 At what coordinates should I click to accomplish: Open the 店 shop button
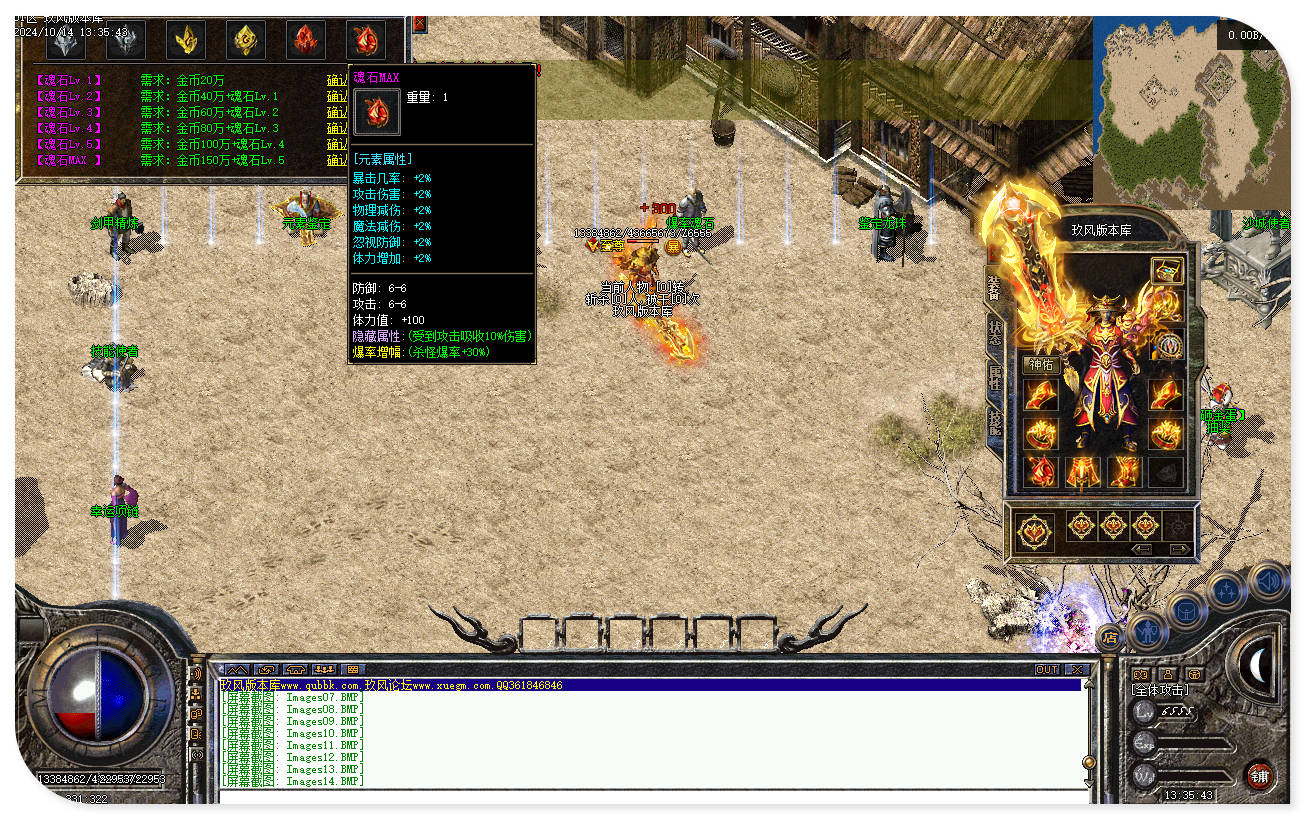click(x=1108, y=636)
